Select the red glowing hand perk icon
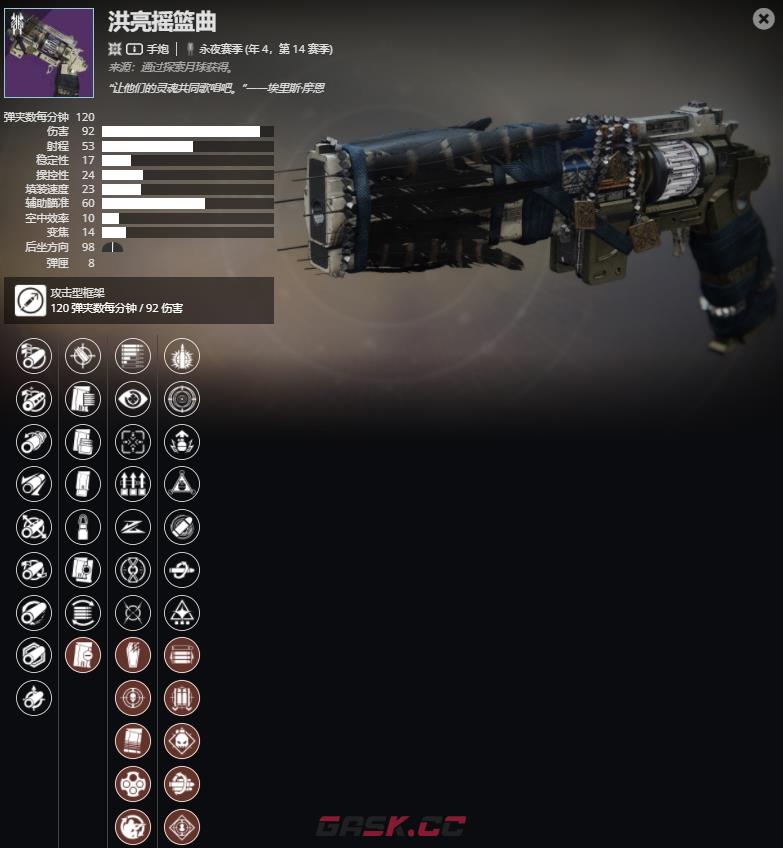 133,656
